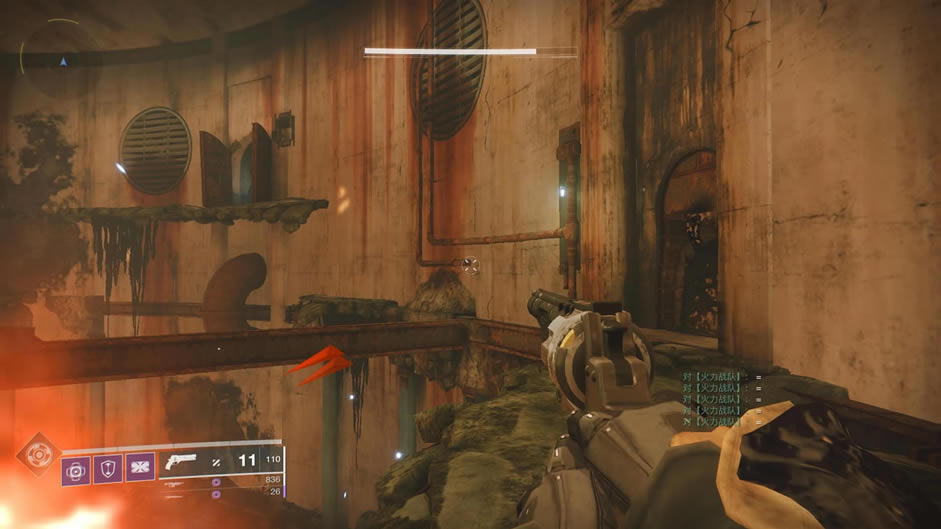
Task: Use the grenade ability icon
Action: pos(76,470)
